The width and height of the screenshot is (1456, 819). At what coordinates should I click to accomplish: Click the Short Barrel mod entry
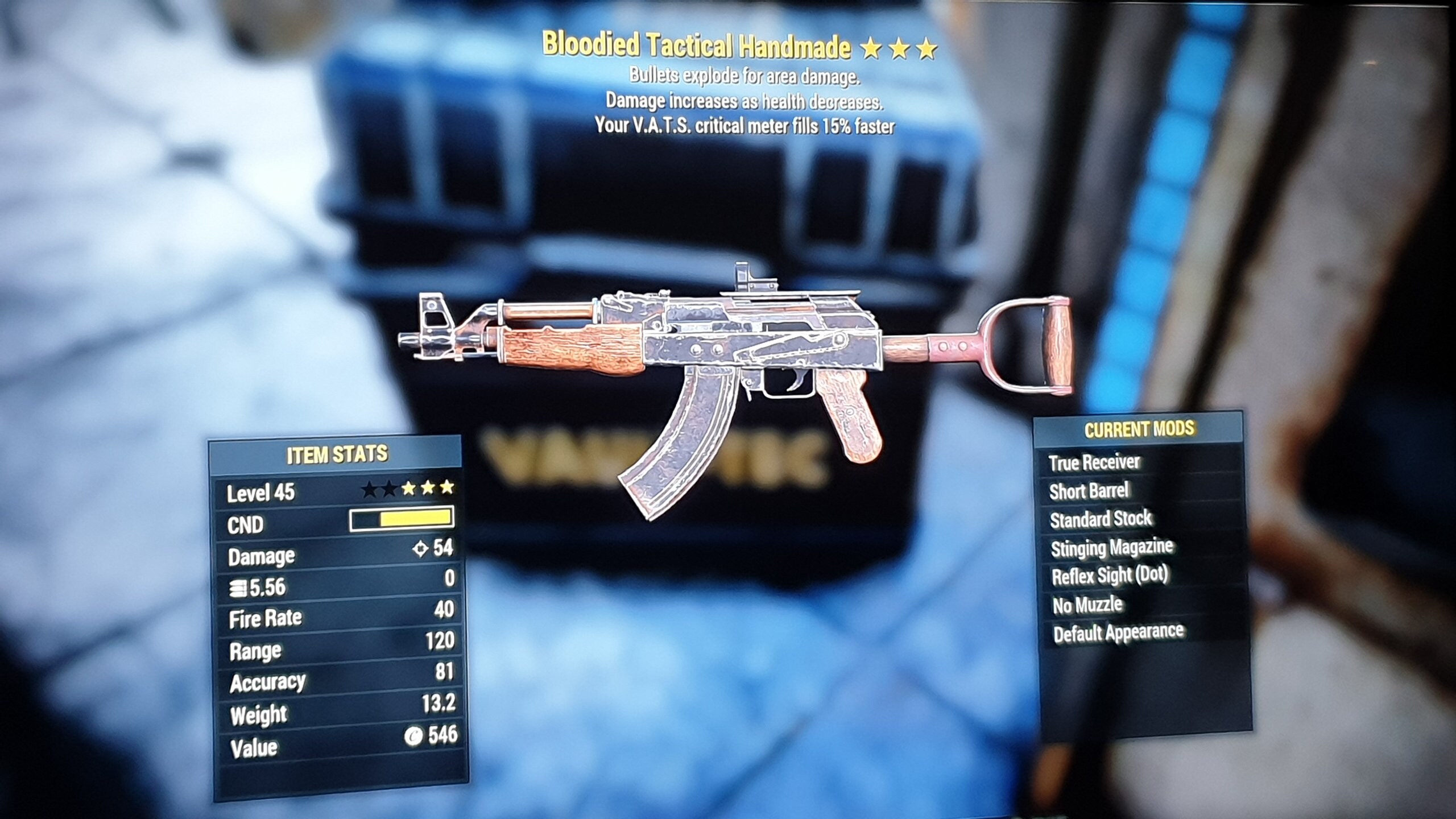pyautogui.click(x=1092, y=491)
